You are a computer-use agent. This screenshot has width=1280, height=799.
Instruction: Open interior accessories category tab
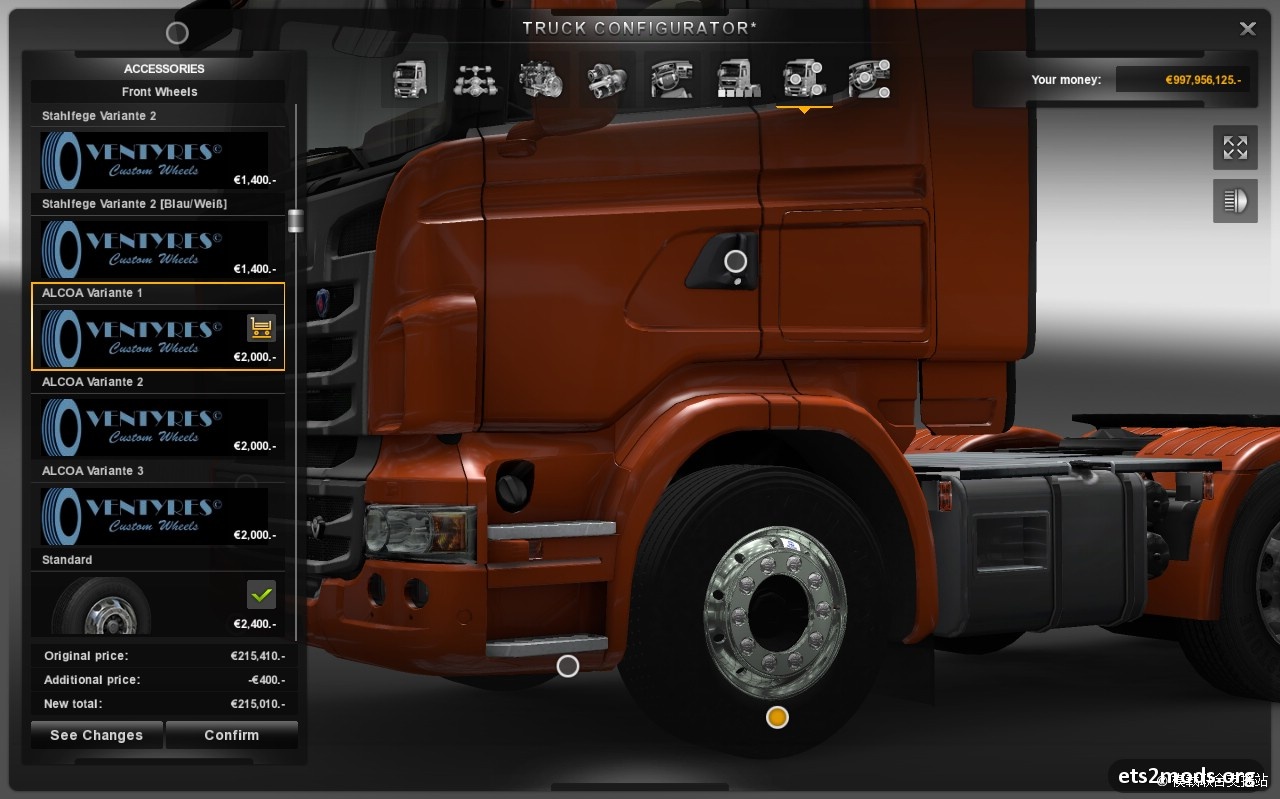point(869,80)
